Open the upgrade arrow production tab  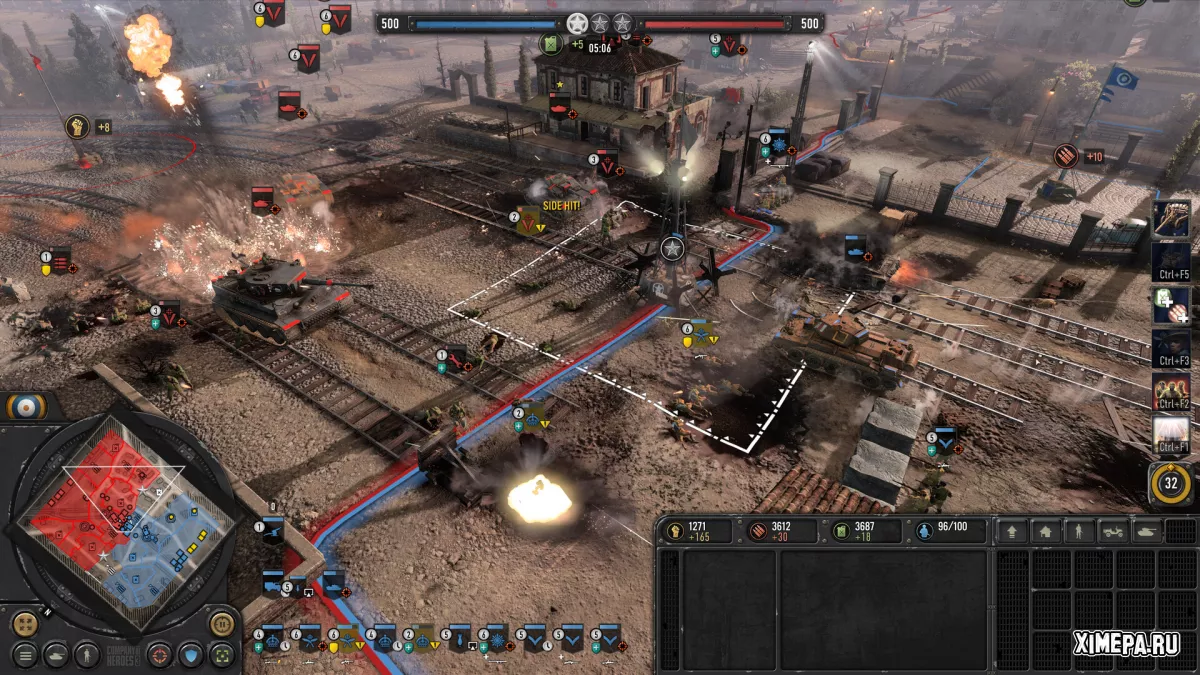coord(1012,531)
